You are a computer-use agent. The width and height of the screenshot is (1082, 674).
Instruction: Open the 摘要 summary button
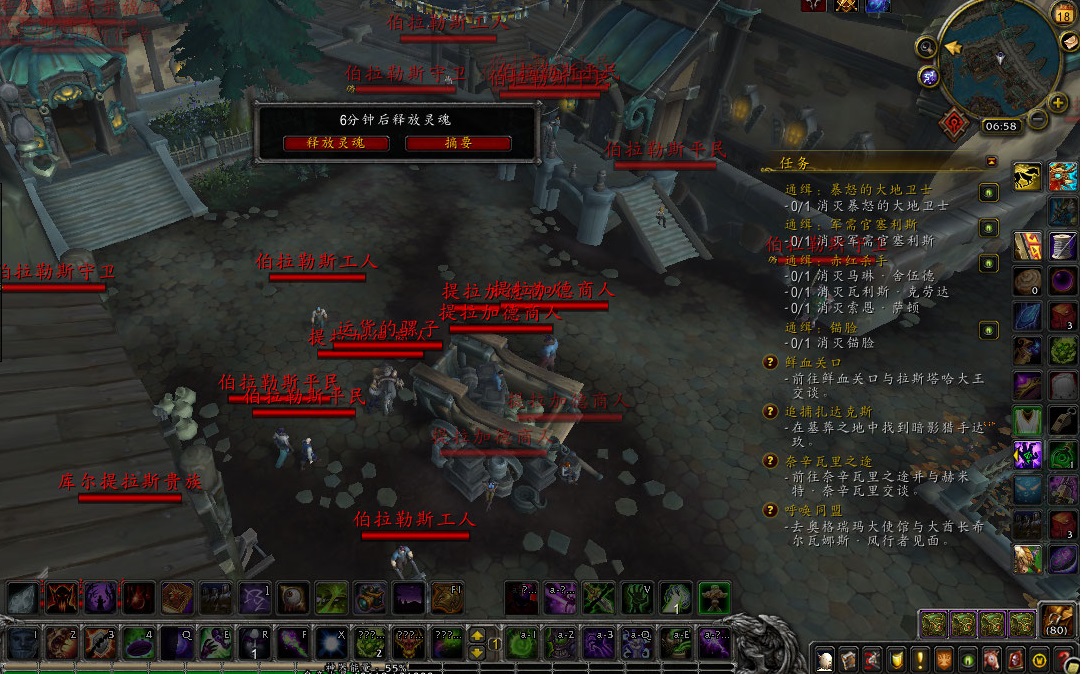click(x=458, y=143)
